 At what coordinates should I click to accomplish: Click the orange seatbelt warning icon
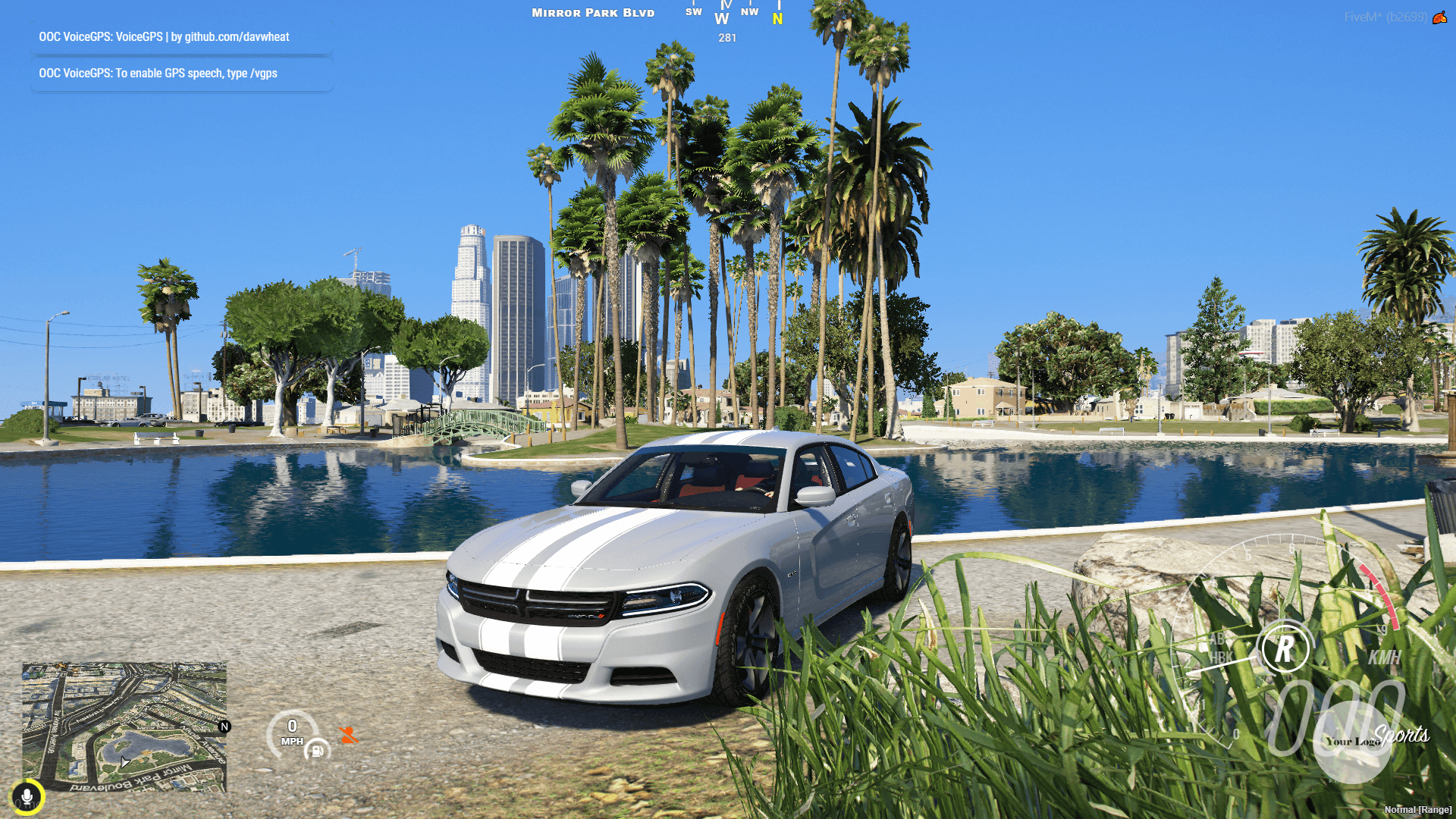pos(349,734)
